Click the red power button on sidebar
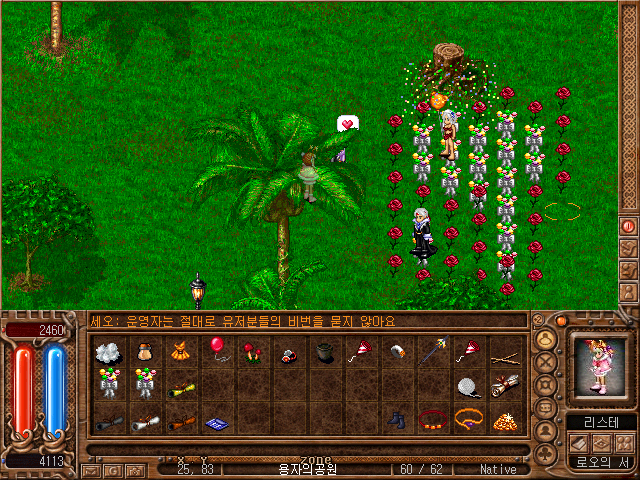Image resolution: width=640 pixels, height=480 pixels. (629, 226)
